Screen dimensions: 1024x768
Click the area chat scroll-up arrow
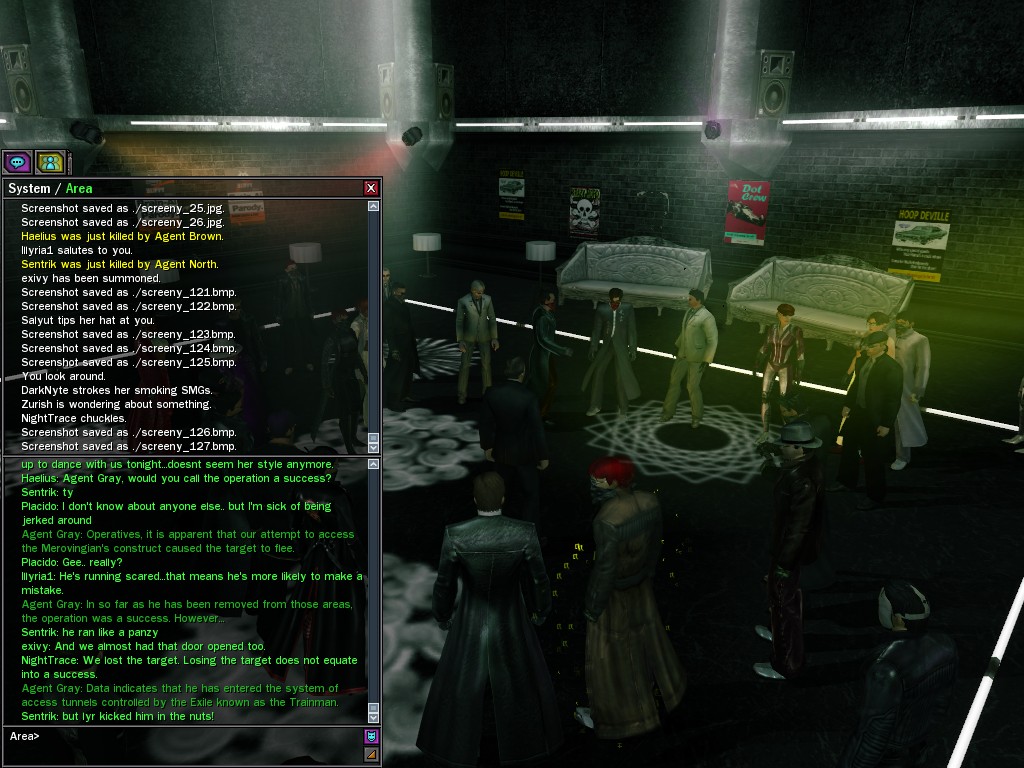(374, 466)
